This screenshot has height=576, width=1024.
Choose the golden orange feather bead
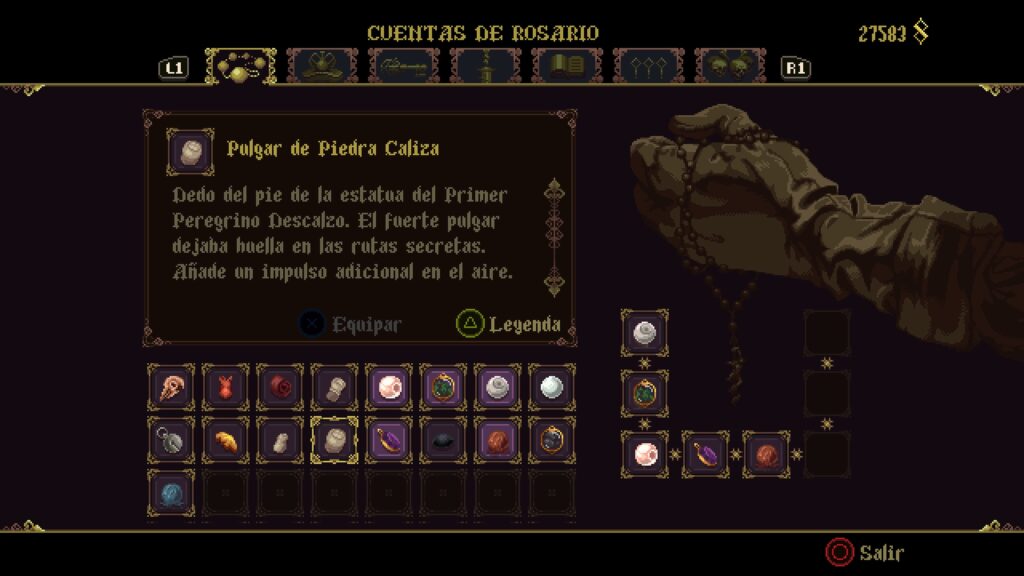pyautogui.click(x=225, y=440)
